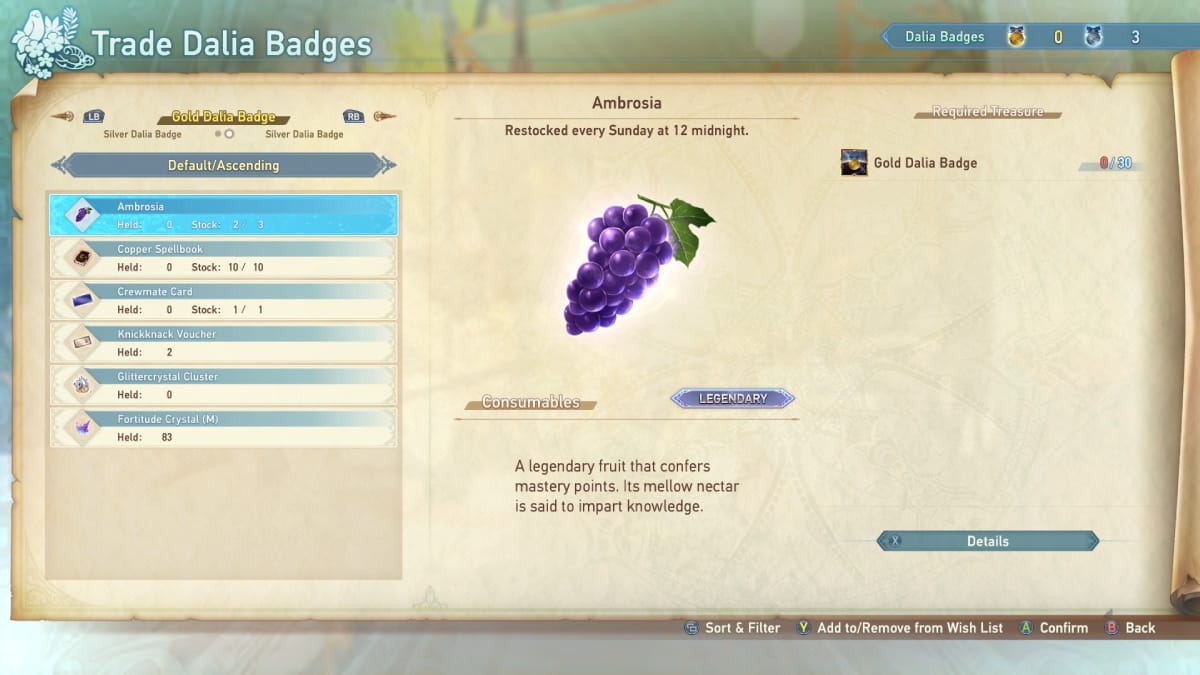Select the Glittercrystal Cluster row

click(x=224, y=385)
